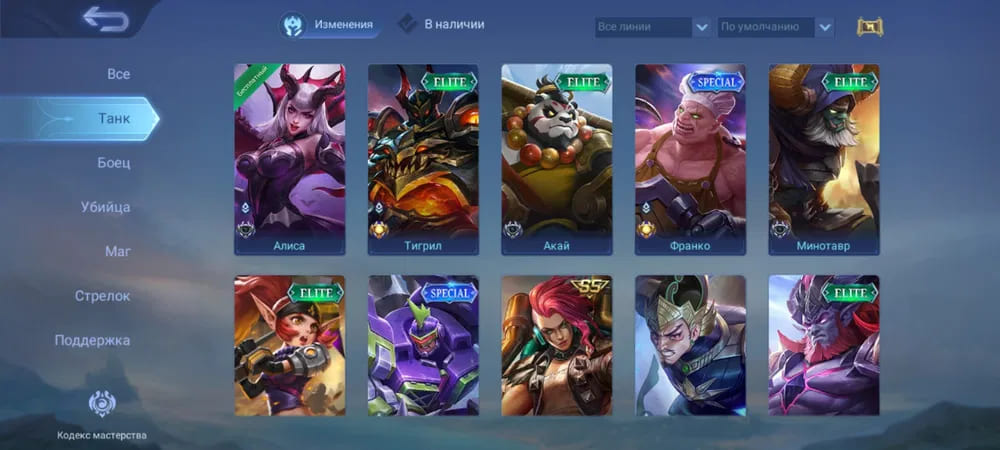Select the Алиса hero card
Viewport: 1000px width, 450px height.
click(289, 159)
